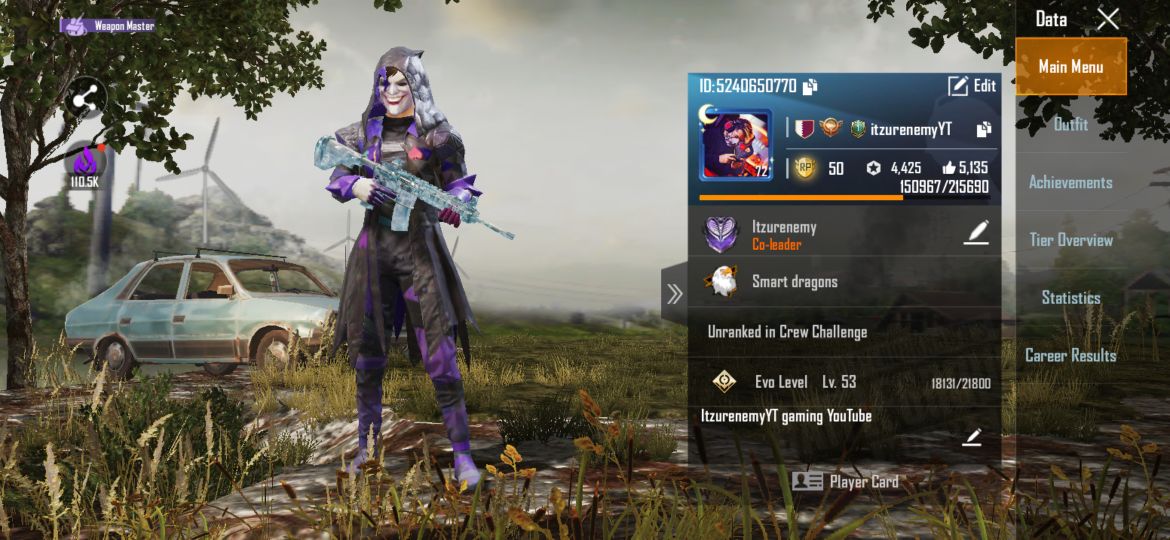Screen dimensions: 1170x540
Task: Switch to the Outfit tab
Action: pyautogui.click(x=1071, y=125)
